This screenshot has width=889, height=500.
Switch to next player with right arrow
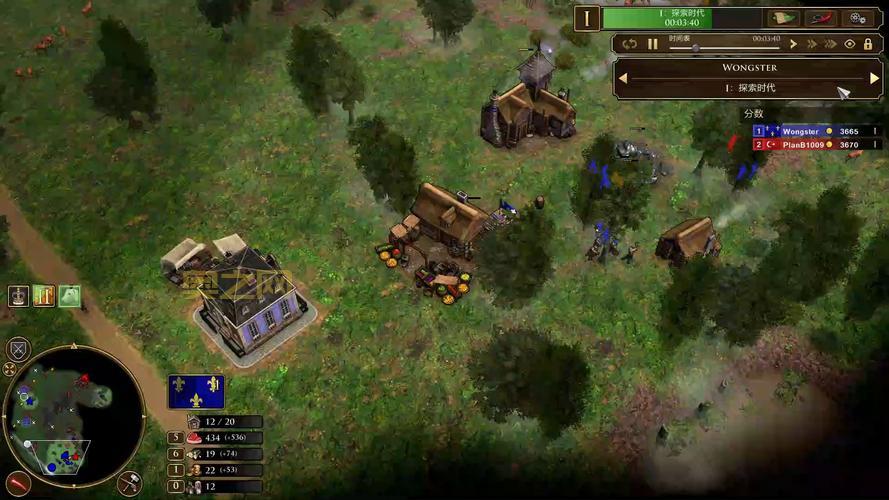[x=874, y=78]
